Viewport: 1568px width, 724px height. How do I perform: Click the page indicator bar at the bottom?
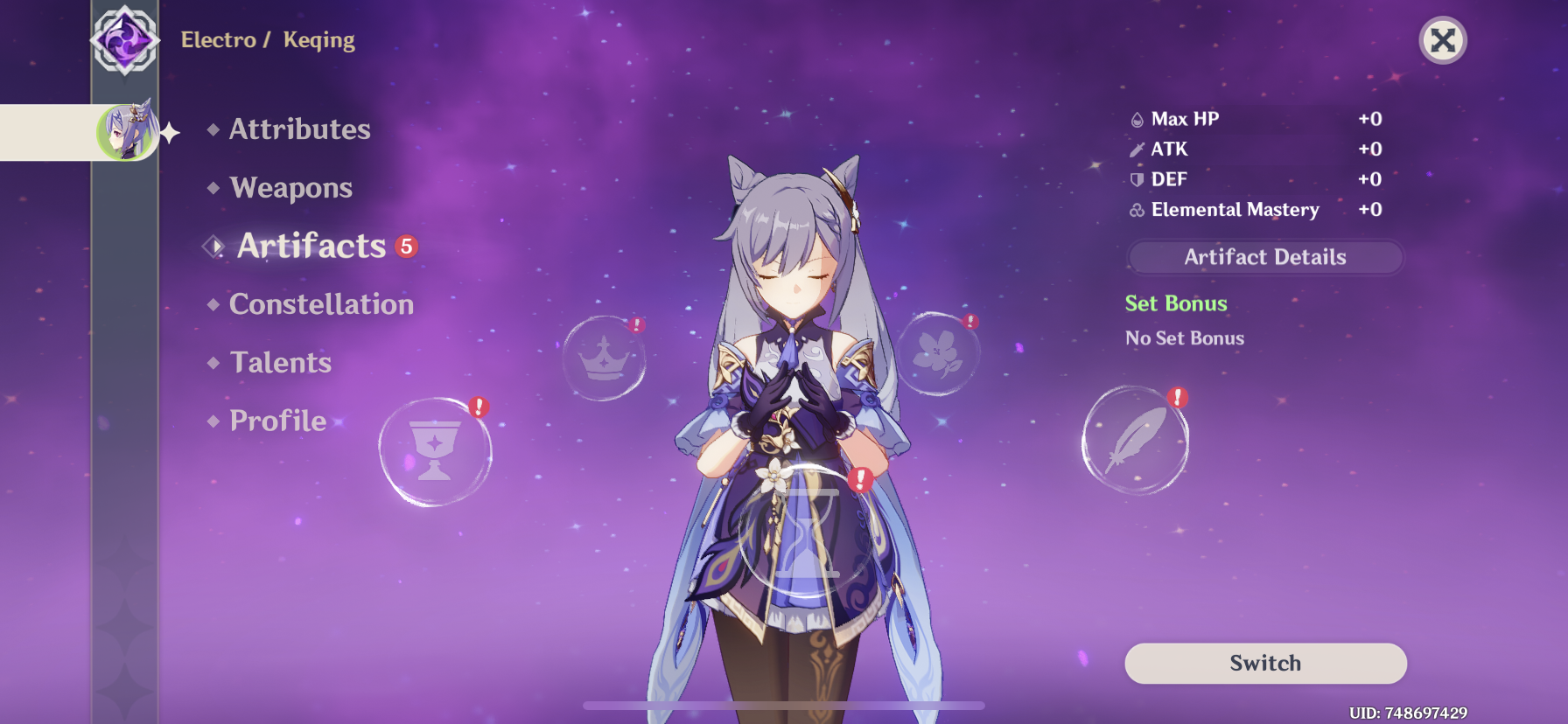point(783,705)
